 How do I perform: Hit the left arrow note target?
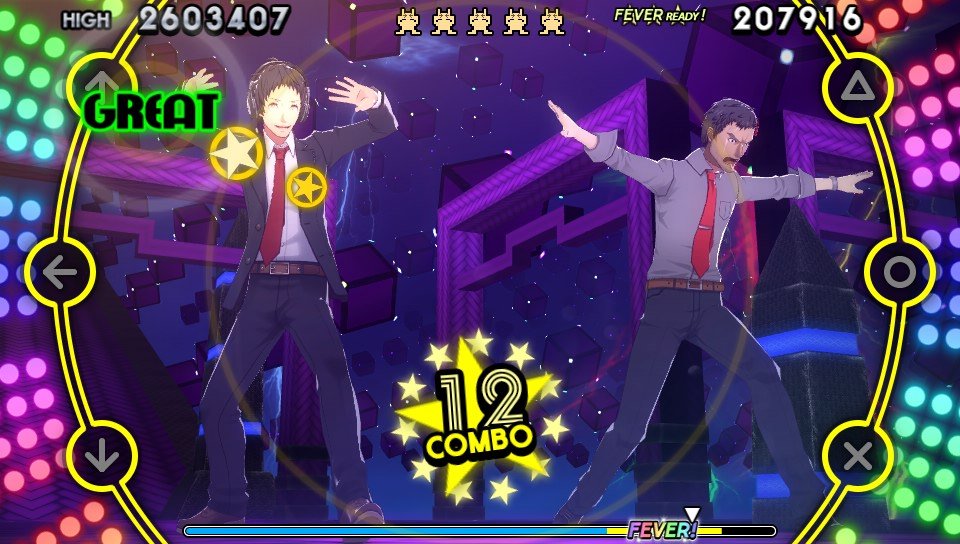point(60,272)
